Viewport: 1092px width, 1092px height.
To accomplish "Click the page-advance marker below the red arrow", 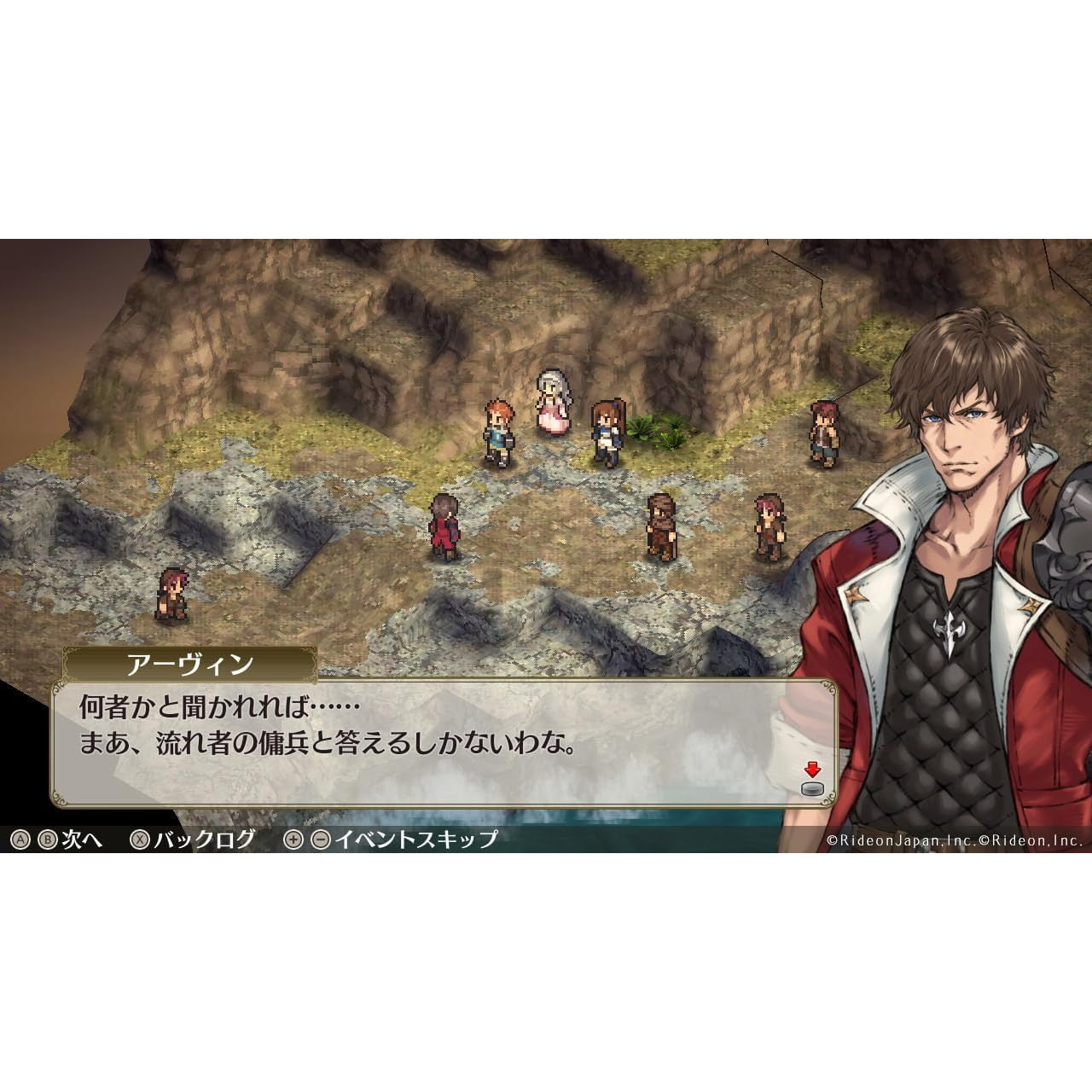I will point(813,789).
